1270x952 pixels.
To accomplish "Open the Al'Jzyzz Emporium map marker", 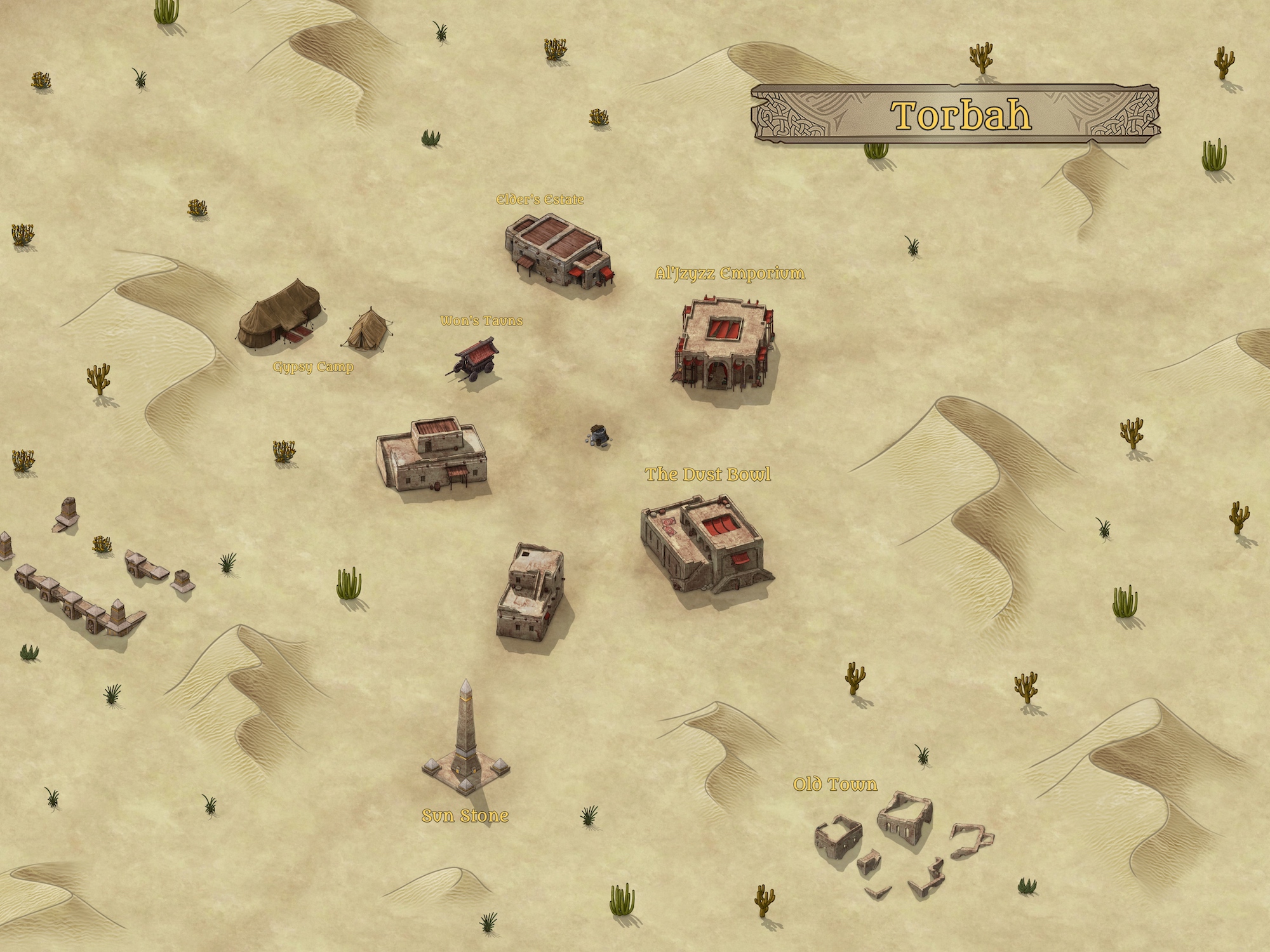I will click(730, 274).
